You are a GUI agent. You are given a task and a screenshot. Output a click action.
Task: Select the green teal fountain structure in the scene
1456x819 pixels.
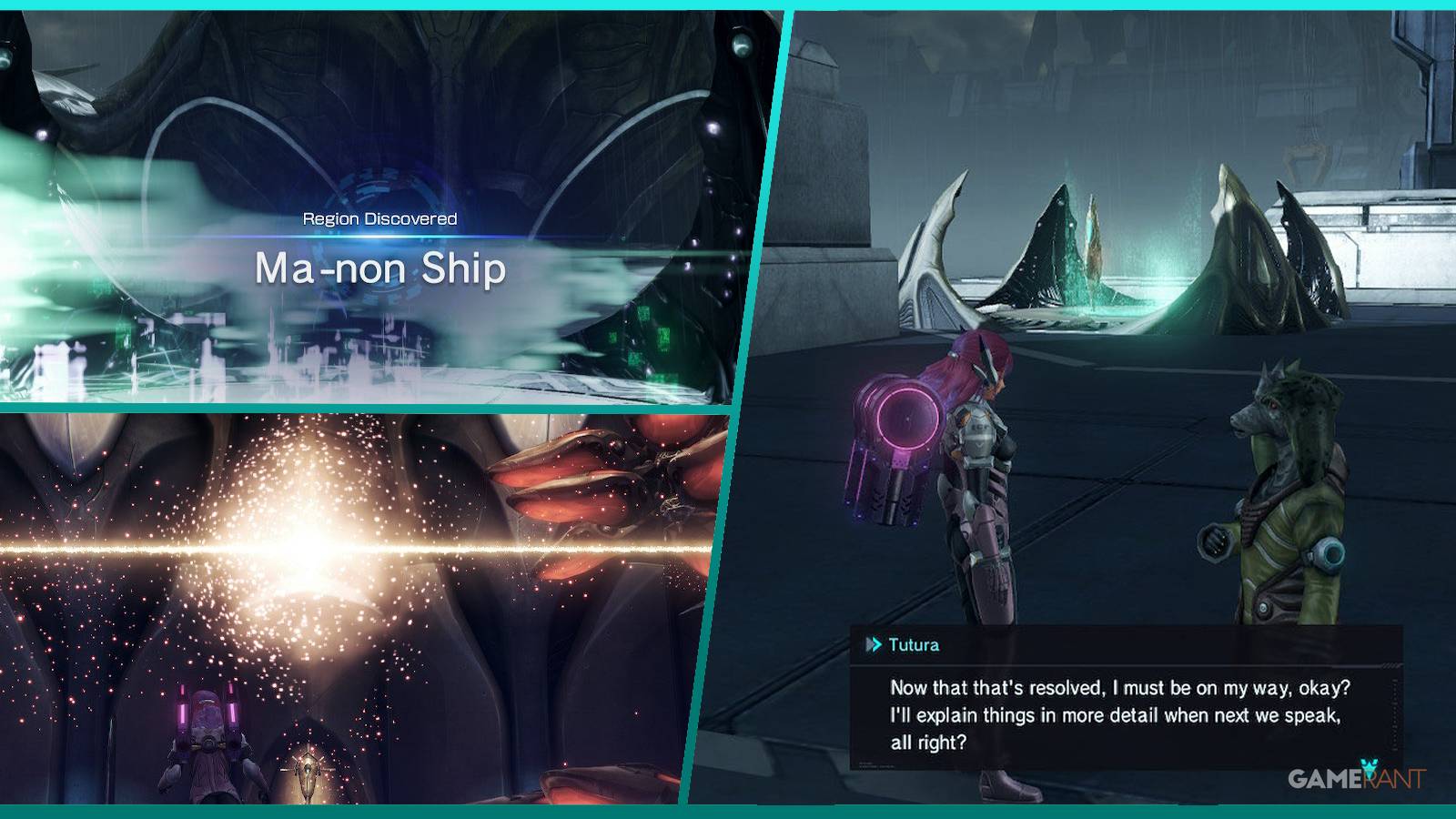pos(1092,246)
